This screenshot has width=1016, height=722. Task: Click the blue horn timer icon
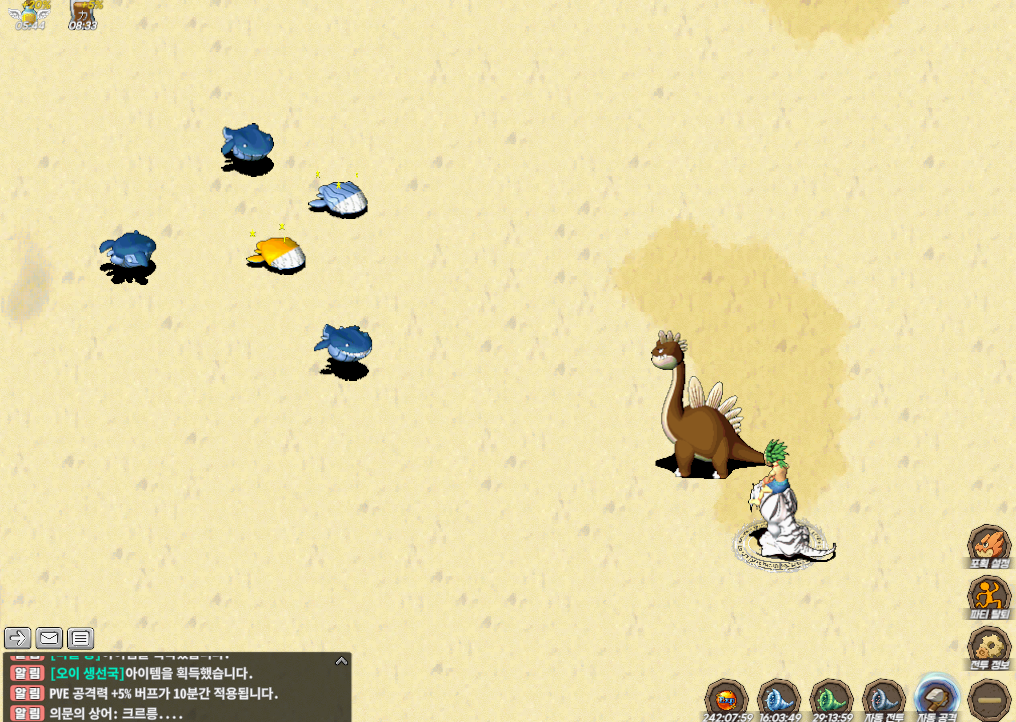(x=778, y=698)
